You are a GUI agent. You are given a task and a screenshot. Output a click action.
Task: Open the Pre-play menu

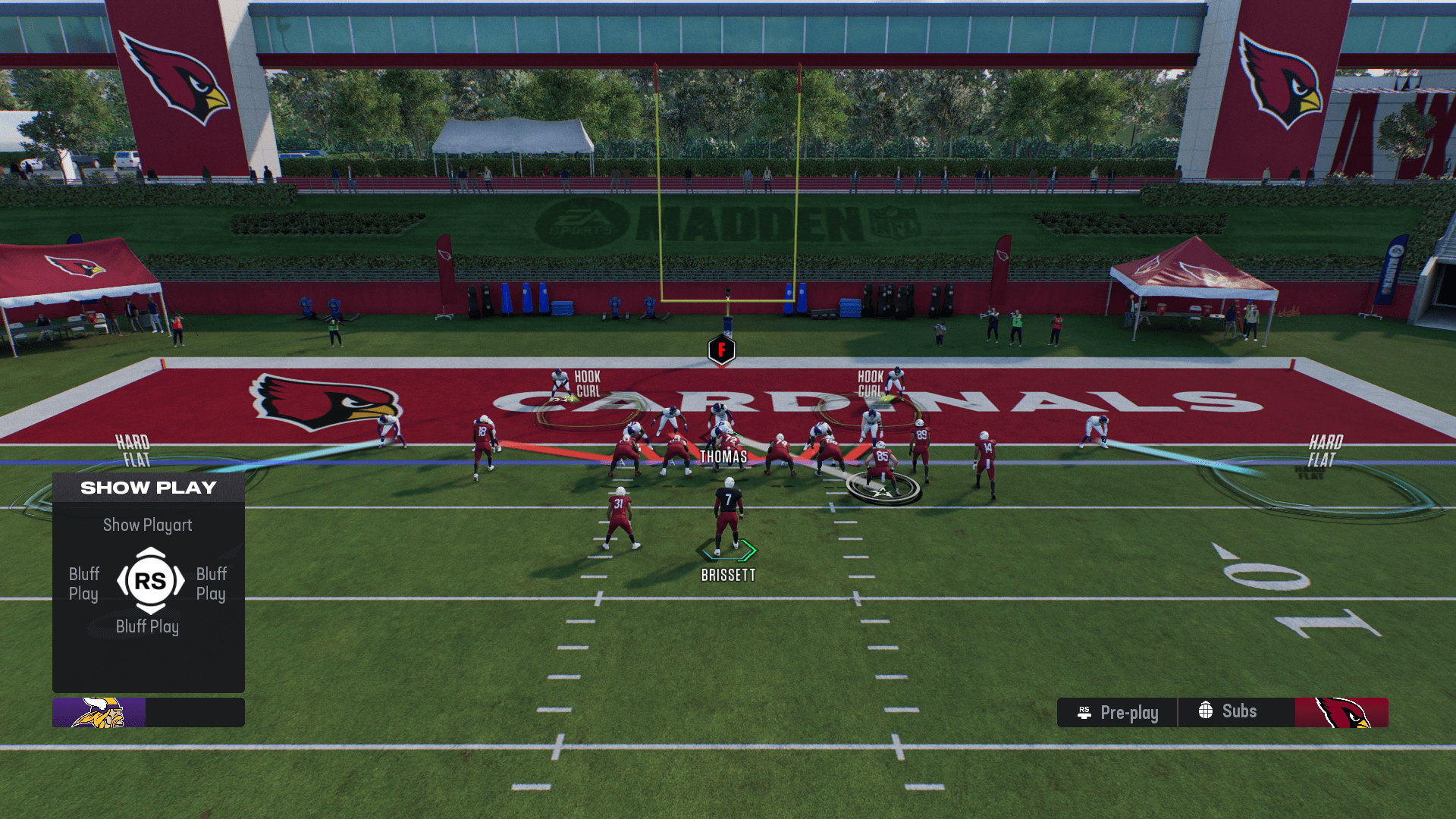1118,713
